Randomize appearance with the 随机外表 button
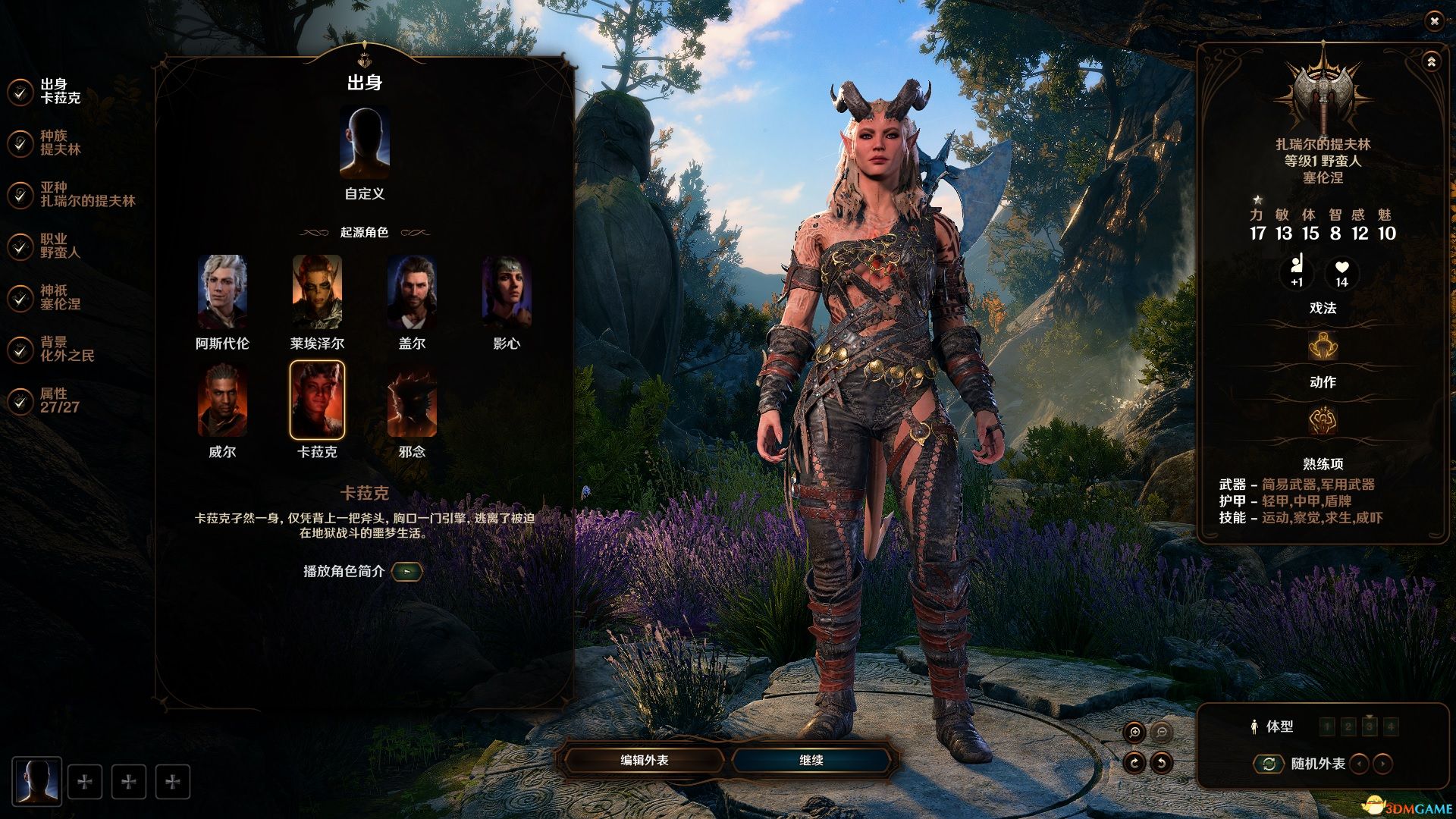 (x=1269, y=764)
